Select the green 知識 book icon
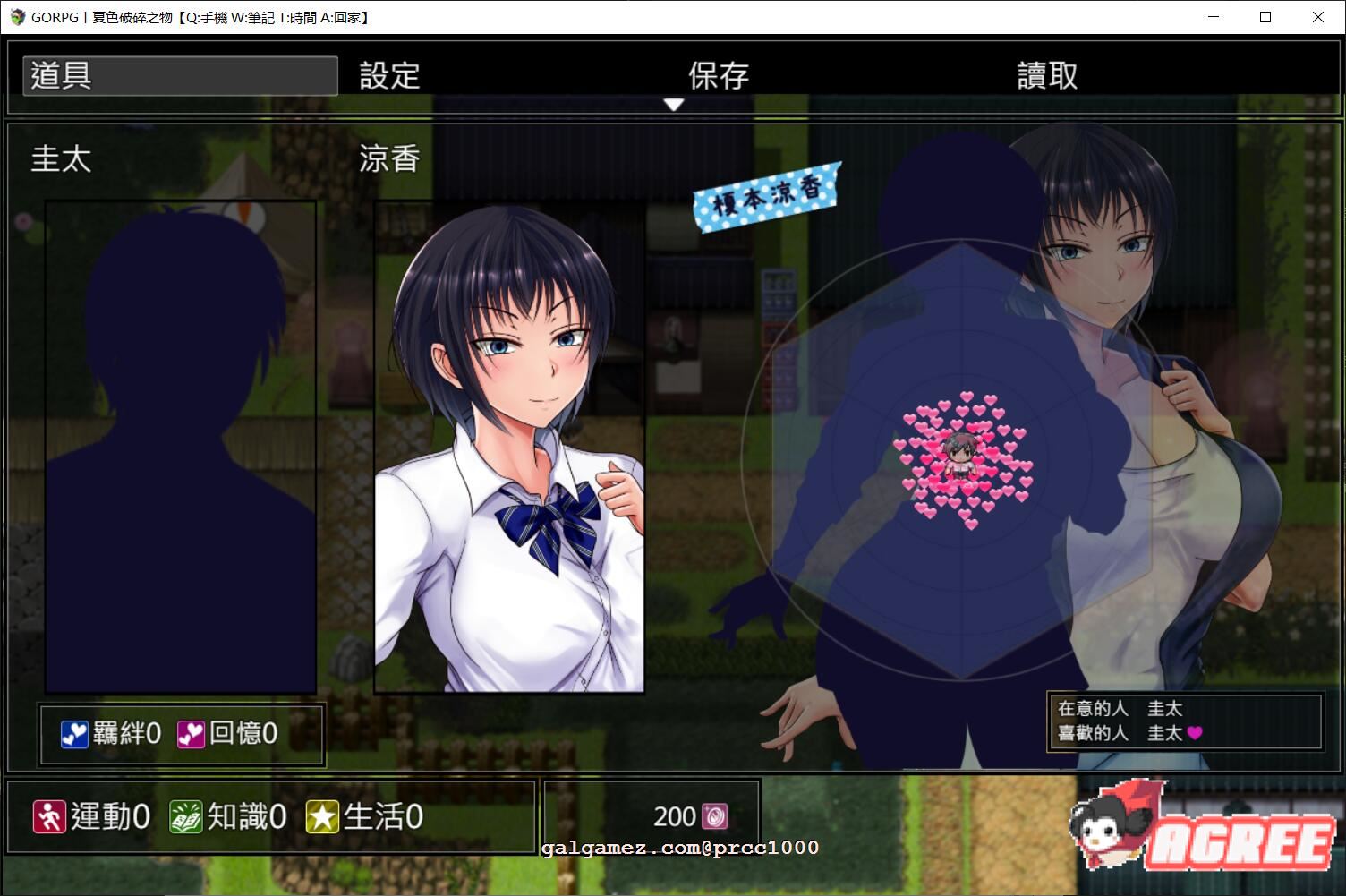The width and height of the screenshot is (1346, 896). [184, 815]
